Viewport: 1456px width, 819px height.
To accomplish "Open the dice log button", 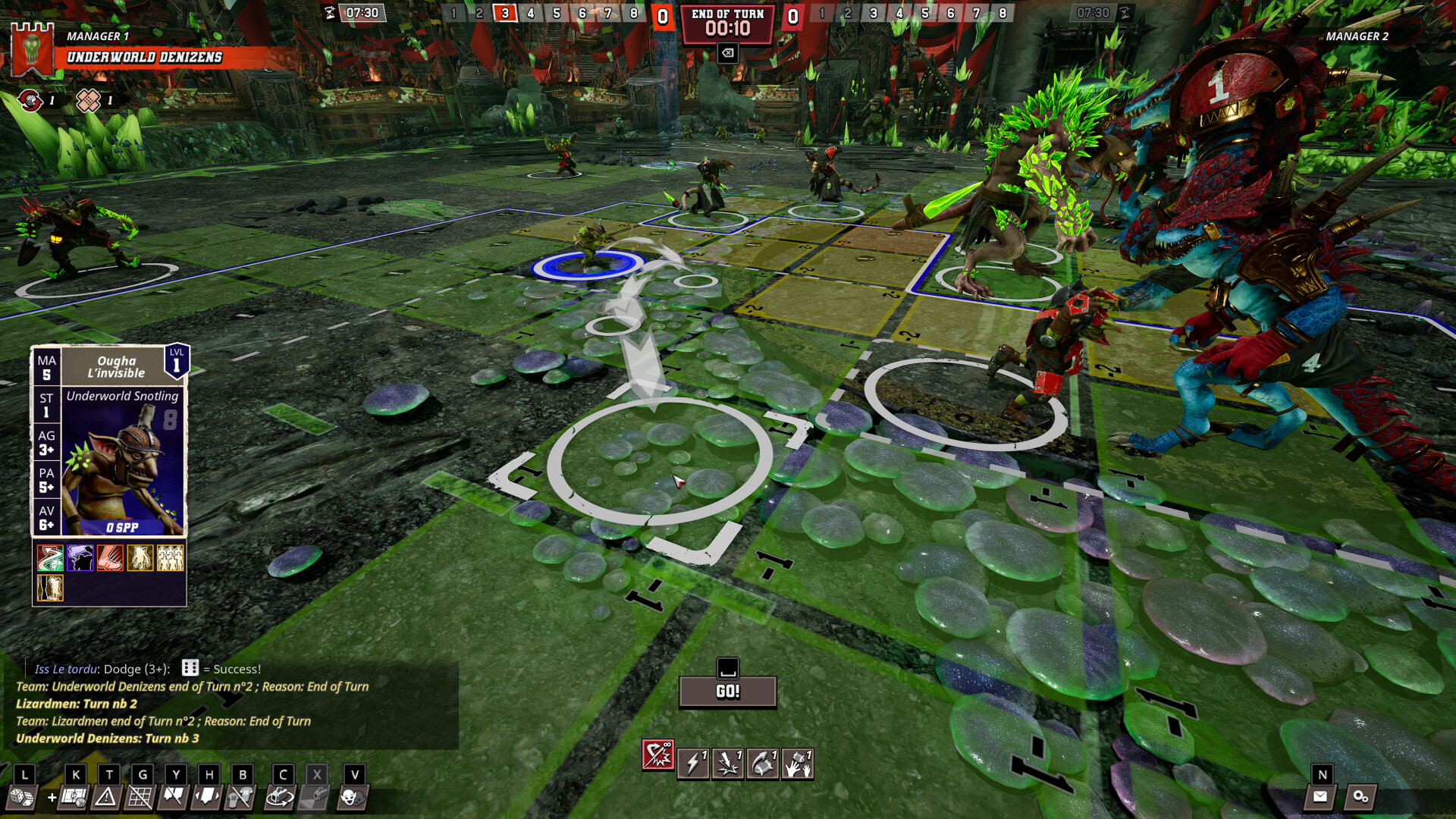I will [20, 797].
